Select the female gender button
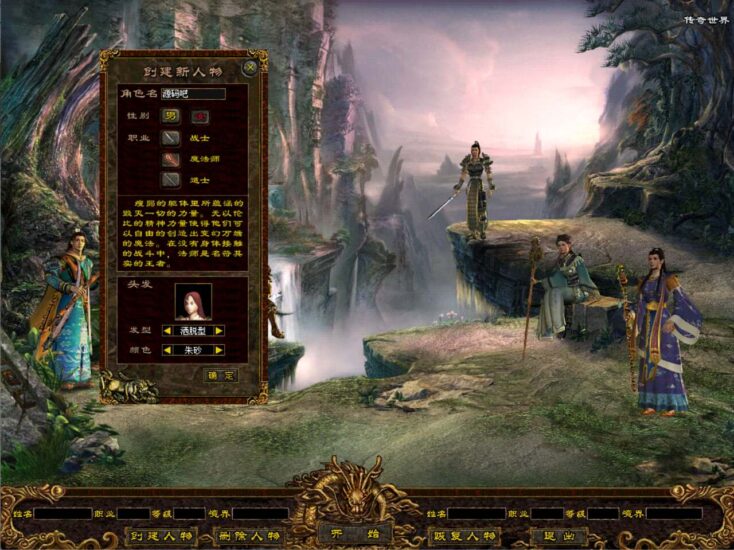The image size is (734, 550). pos(199,116)
